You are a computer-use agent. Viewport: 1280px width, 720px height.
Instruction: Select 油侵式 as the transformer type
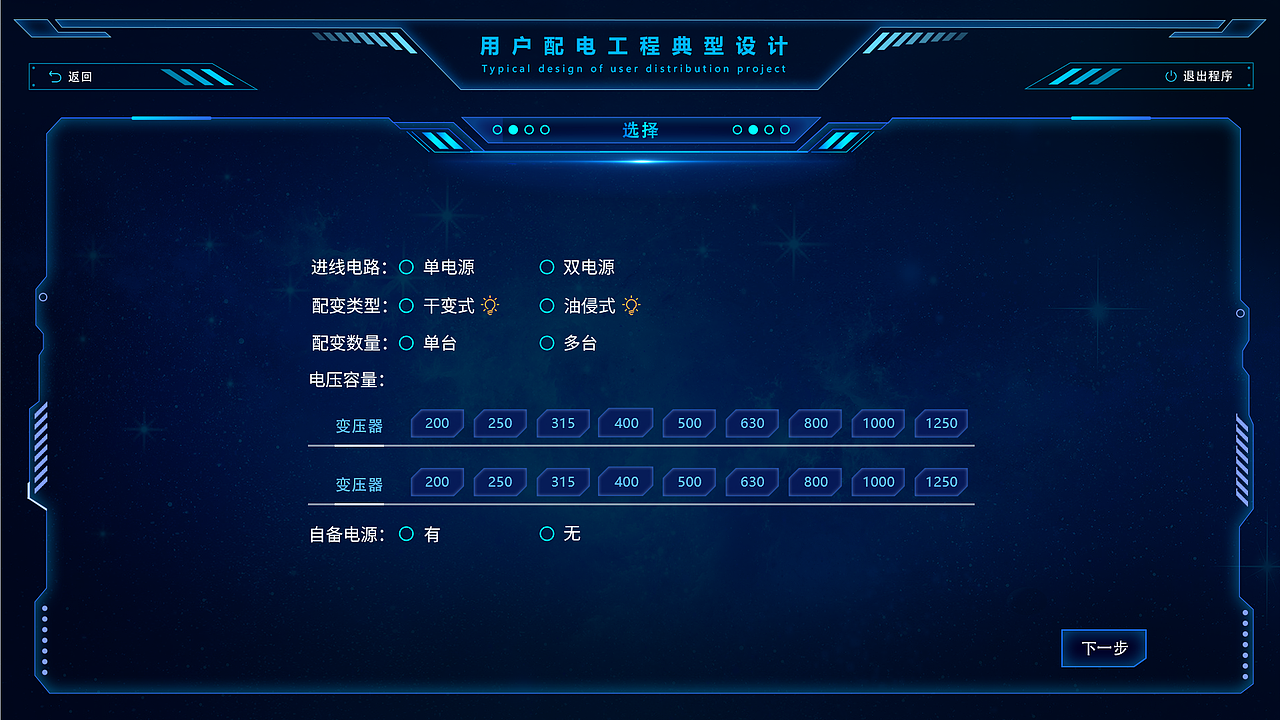tap(547, 306)
